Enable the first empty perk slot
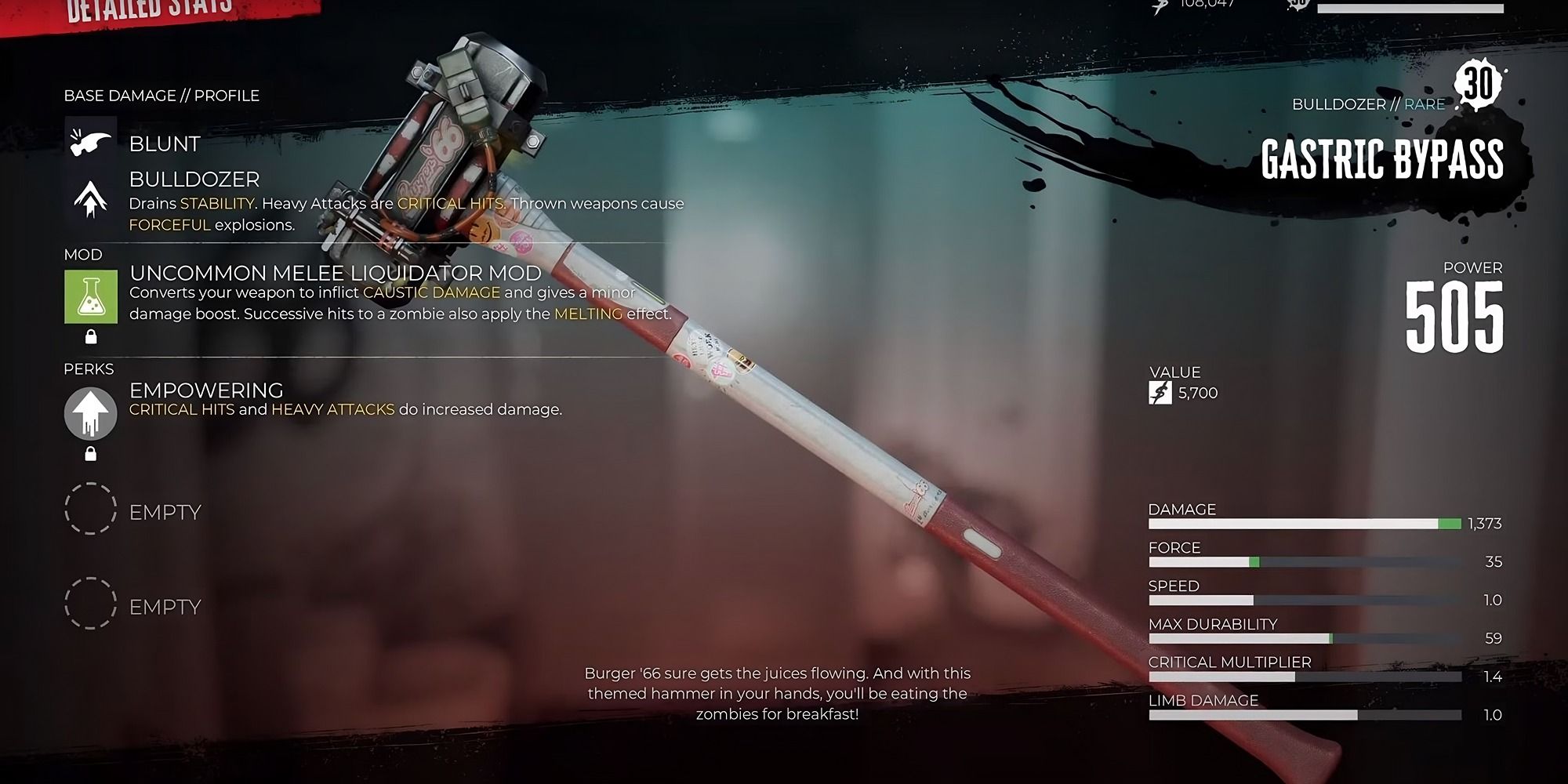1568x784 pixels. coord(92,510)
